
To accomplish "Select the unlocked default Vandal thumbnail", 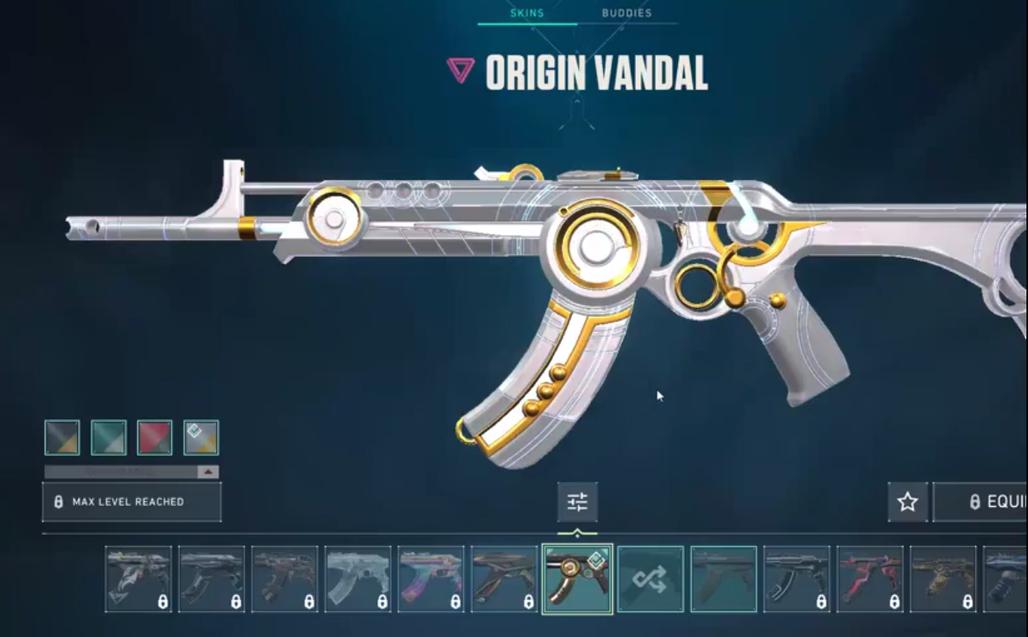I will [723, 579].
